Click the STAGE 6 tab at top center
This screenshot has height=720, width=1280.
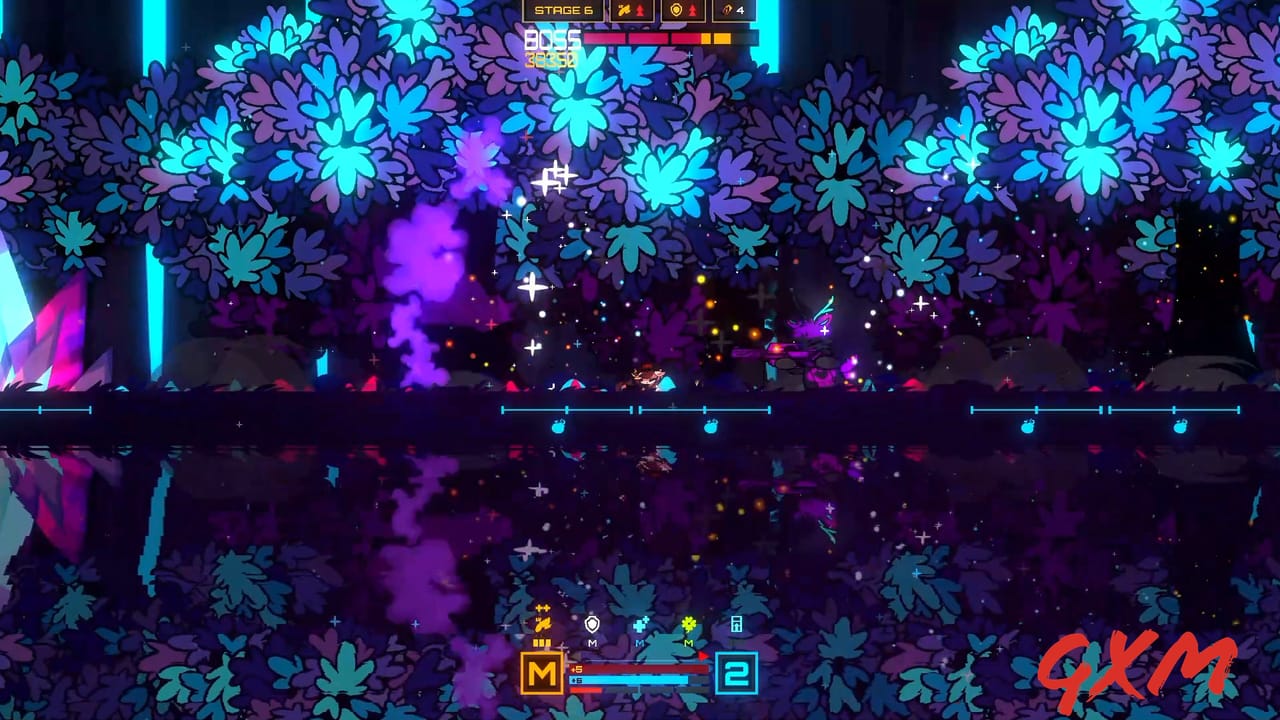point(563,10)
